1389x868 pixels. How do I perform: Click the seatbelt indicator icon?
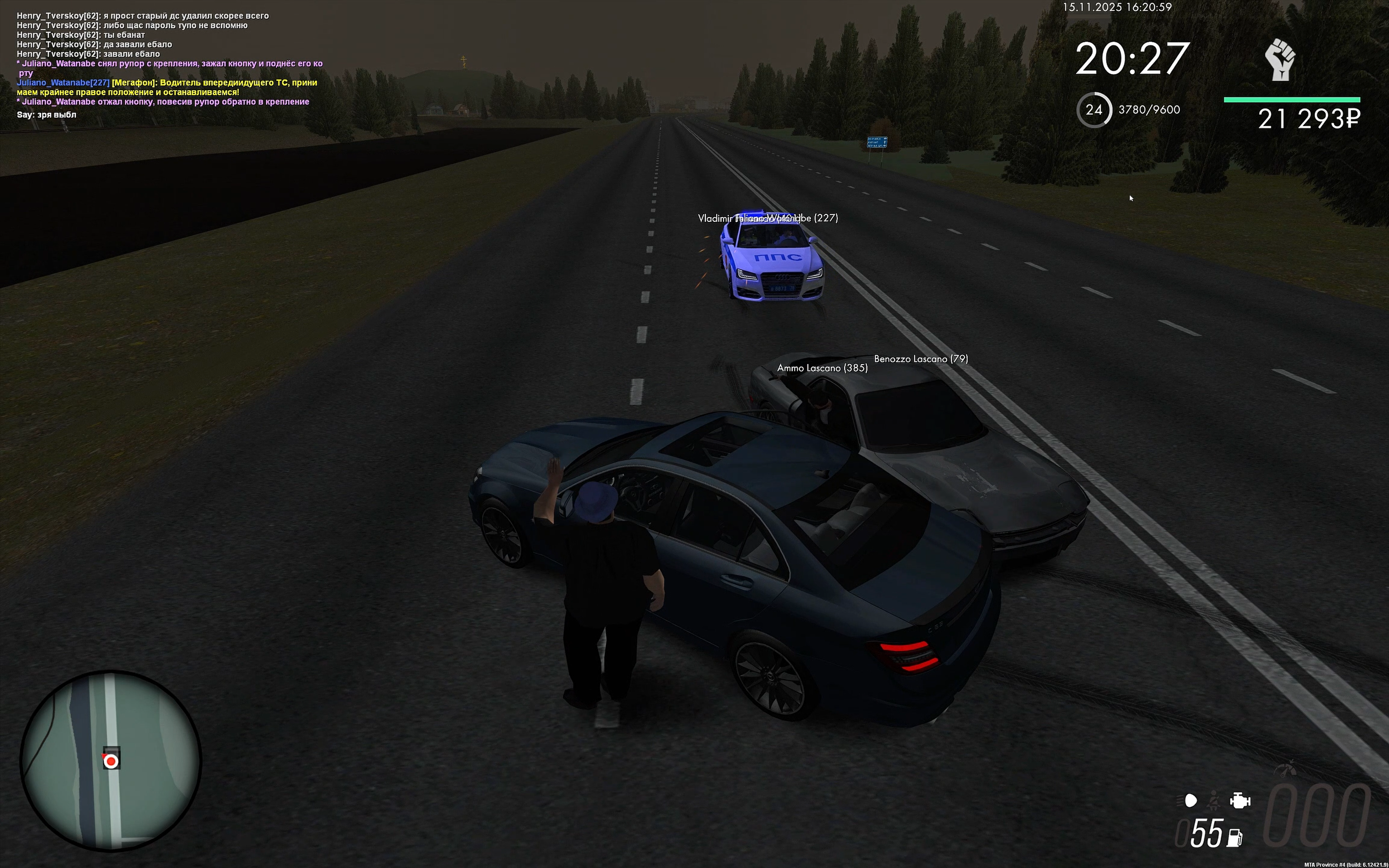[x=1213, y=800]
